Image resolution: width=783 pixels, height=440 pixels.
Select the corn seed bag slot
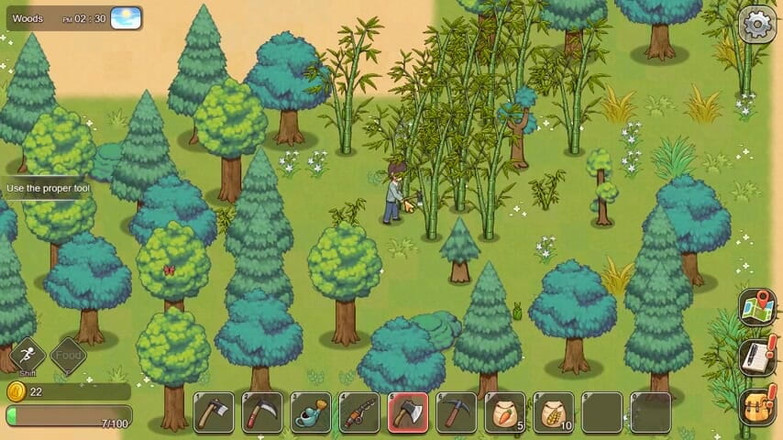point(553,412)
